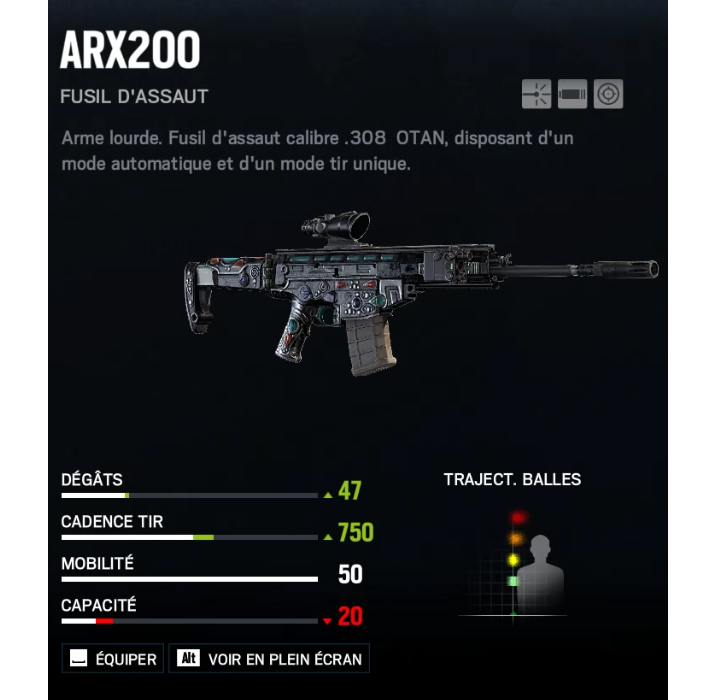Equip the ARX200 with the Équiper button
This screenshot has height=700, width=716.
point(113,659)
